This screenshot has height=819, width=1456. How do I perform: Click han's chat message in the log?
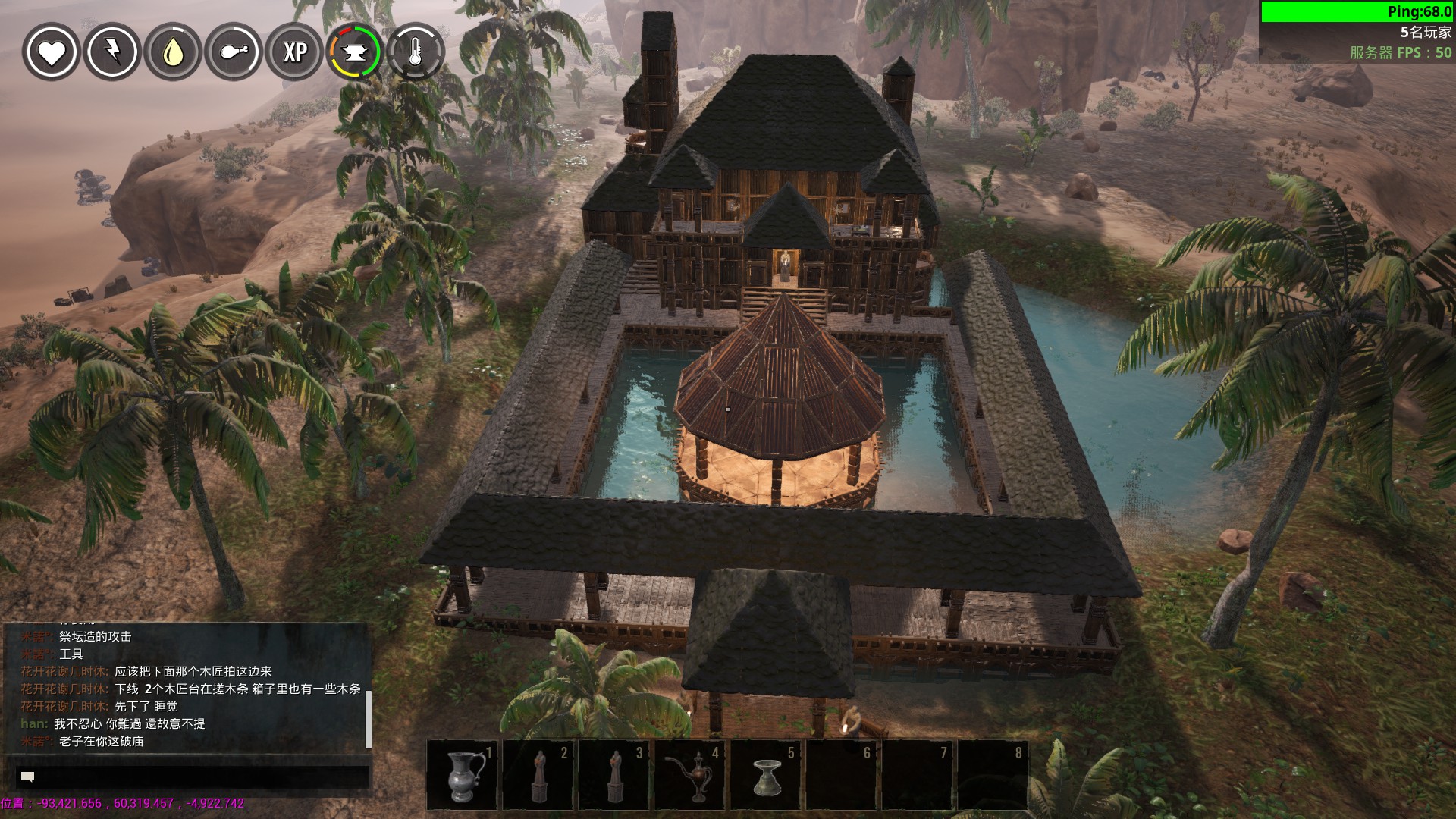[114, 724]
